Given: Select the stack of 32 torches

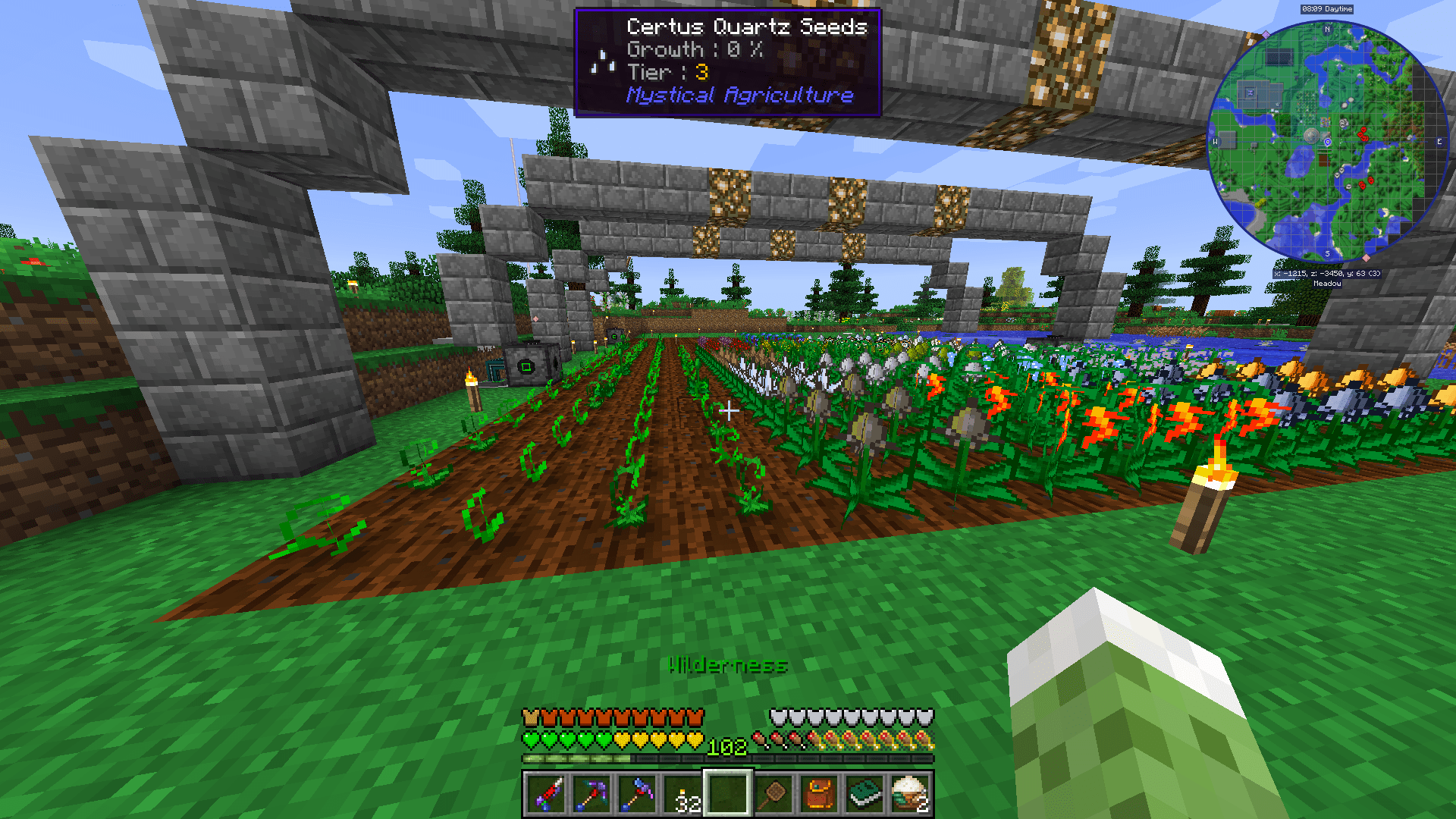Looking at the screenshot, I should (683, 797).
